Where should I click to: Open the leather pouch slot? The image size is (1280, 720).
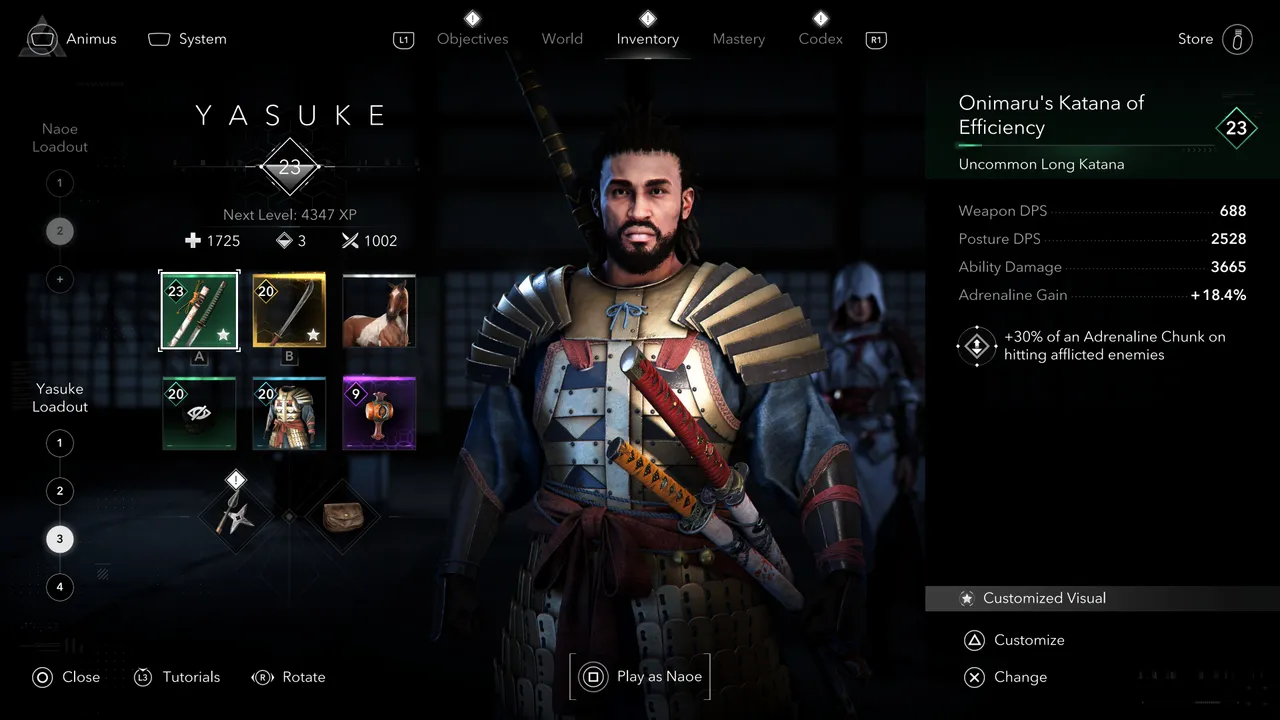pyautogui.click(x=342, y=516)
